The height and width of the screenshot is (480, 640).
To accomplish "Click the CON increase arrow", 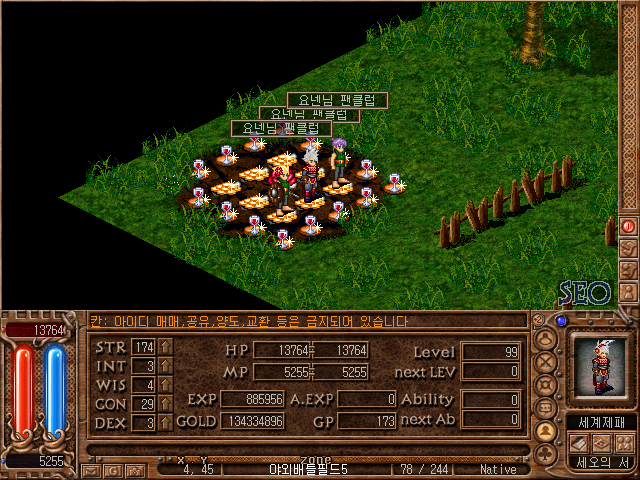I will pyautogui.click(x=166, y=404).
